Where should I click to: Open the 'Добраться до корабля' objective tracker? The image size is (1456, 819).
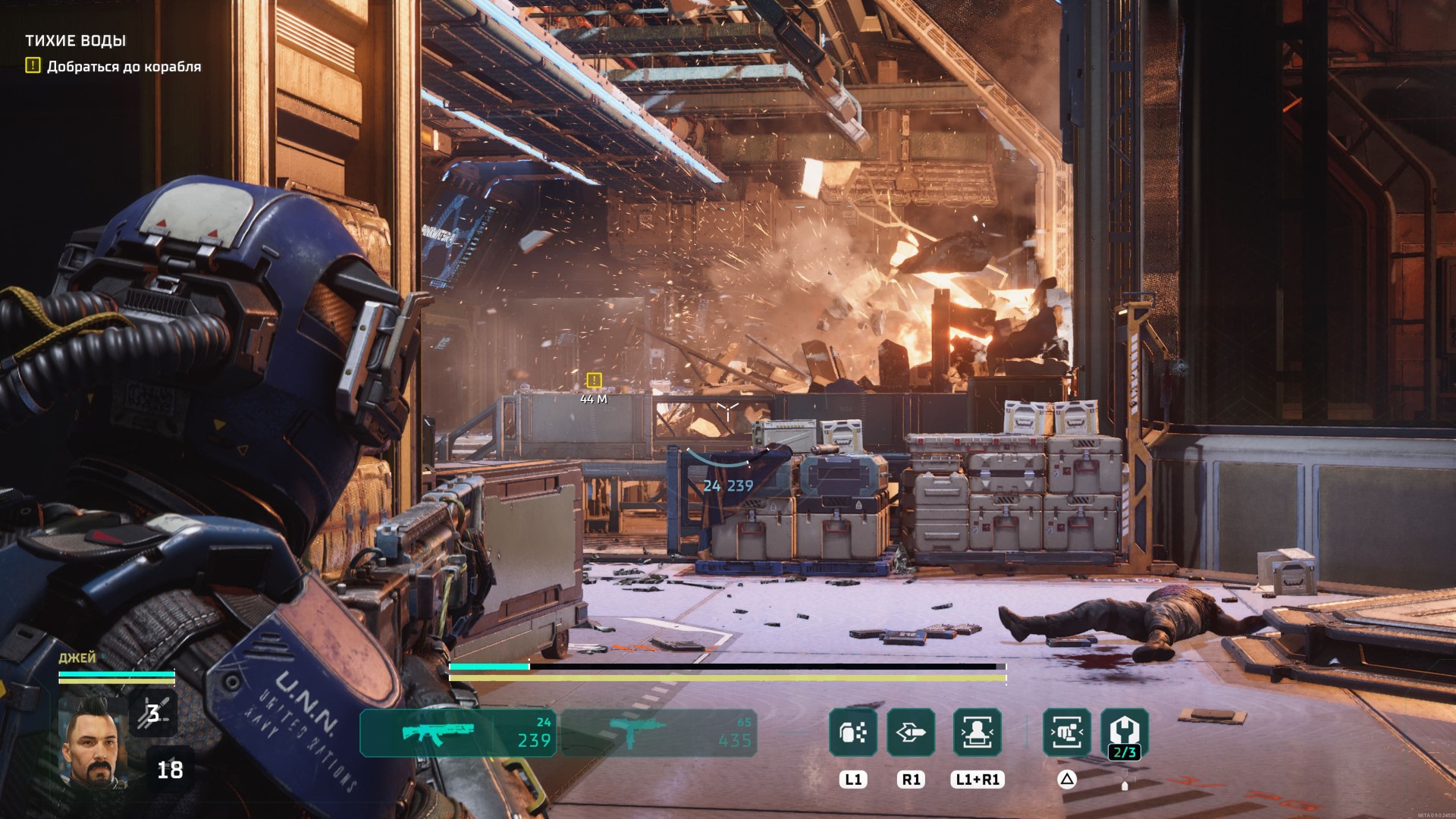pyautogui.click(x=124, y=67)
